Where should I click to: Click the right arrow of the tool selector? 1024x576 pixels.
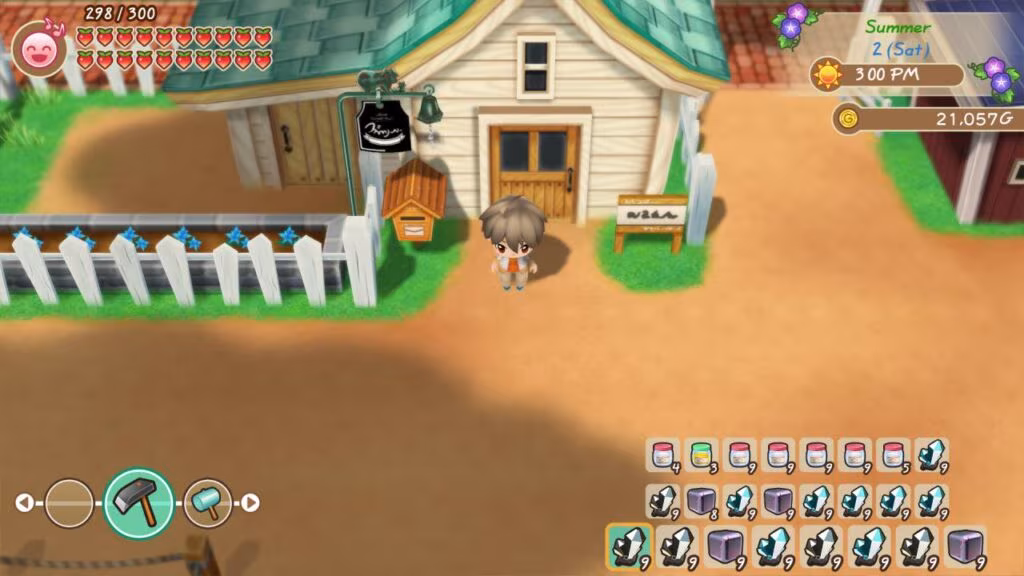pos(251,503)
